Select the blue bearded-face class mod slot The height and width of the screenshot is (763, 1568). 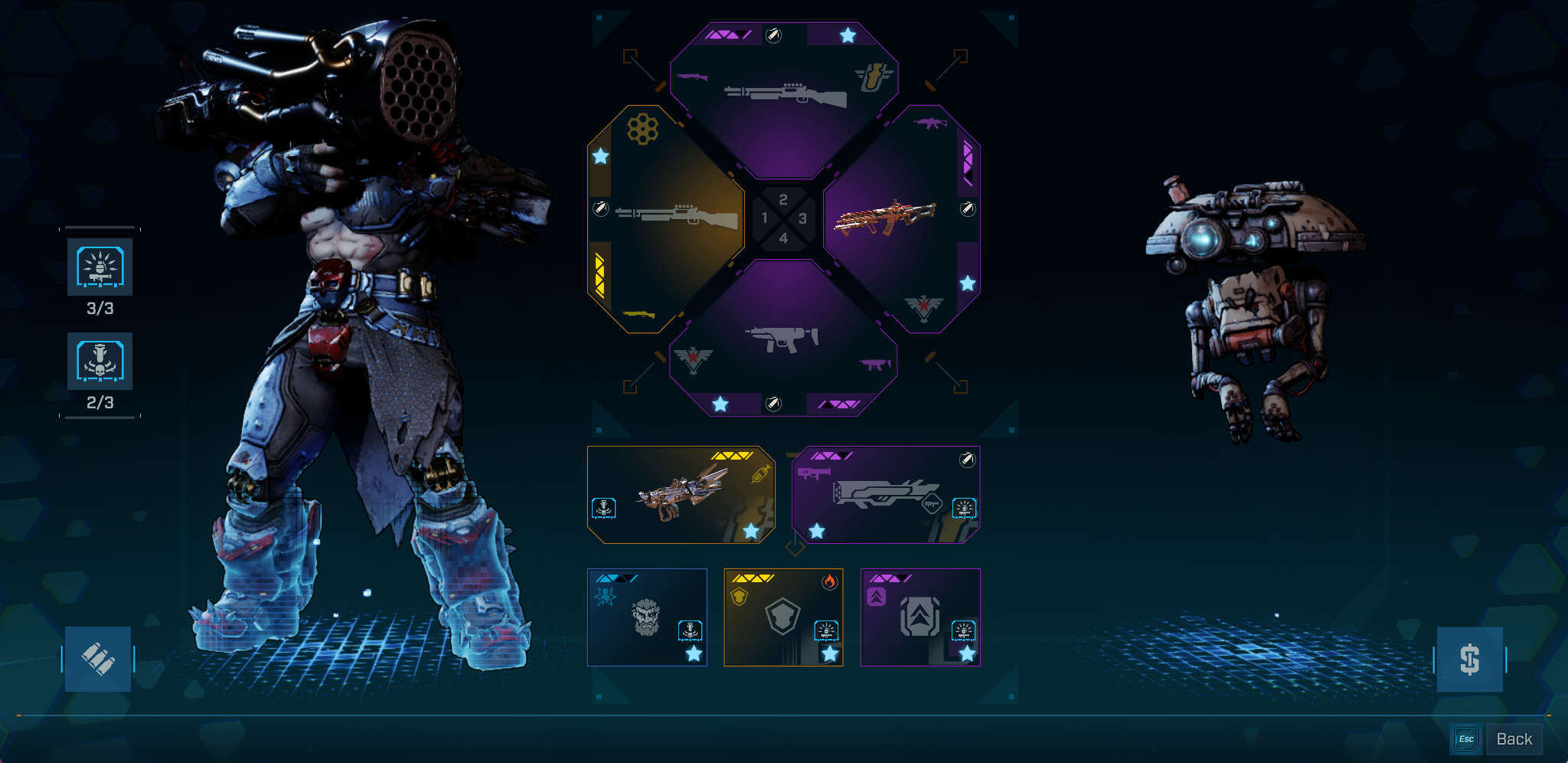coord(647,617)
